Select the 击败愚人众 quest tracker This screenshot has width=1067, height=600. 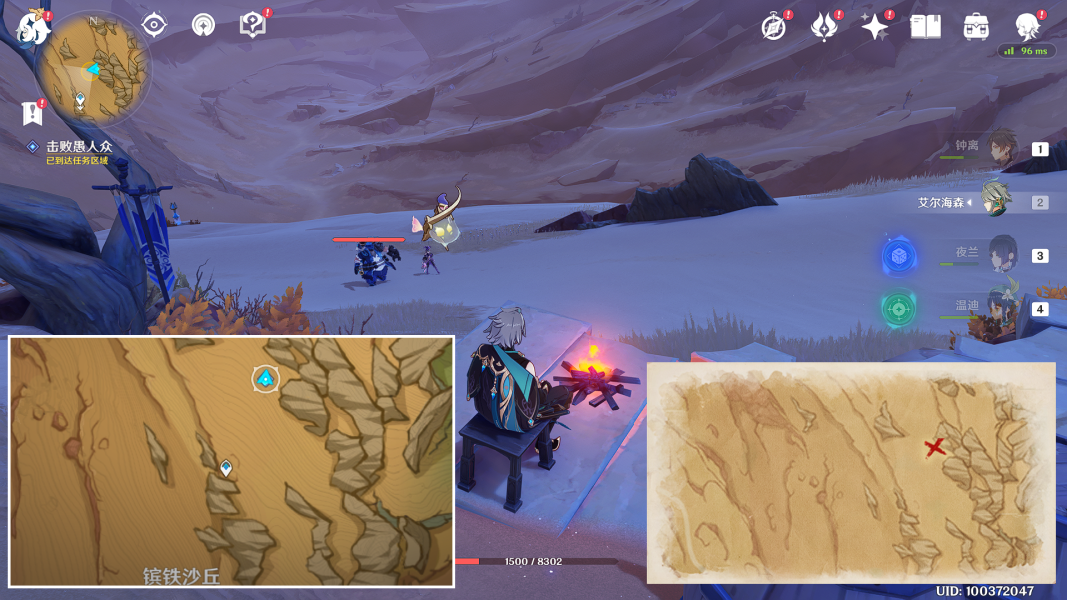coord(78,147)
